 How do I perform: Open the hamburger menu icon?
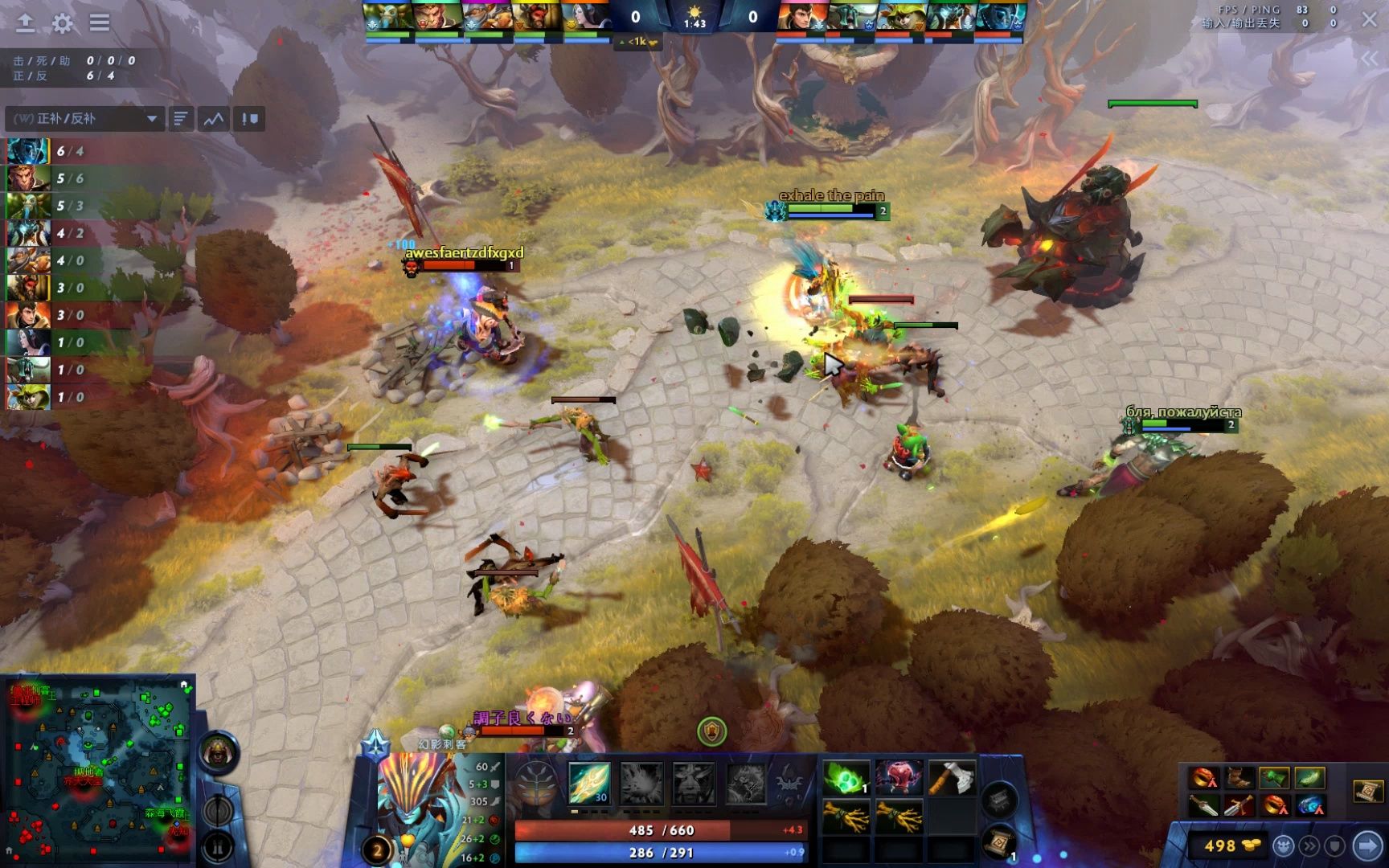[x=99, y=23]
